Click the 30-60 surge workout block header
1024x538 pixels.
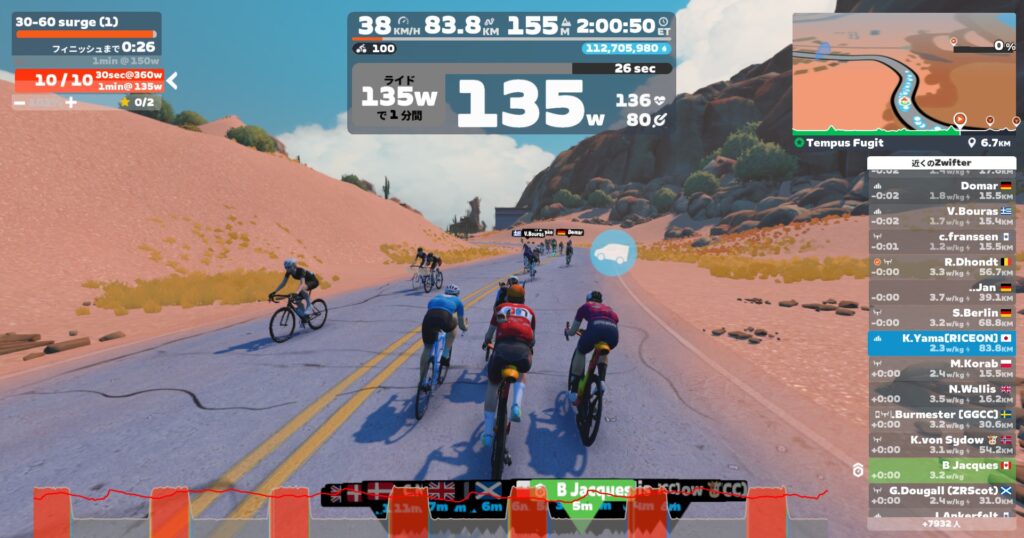pos(86,21)
